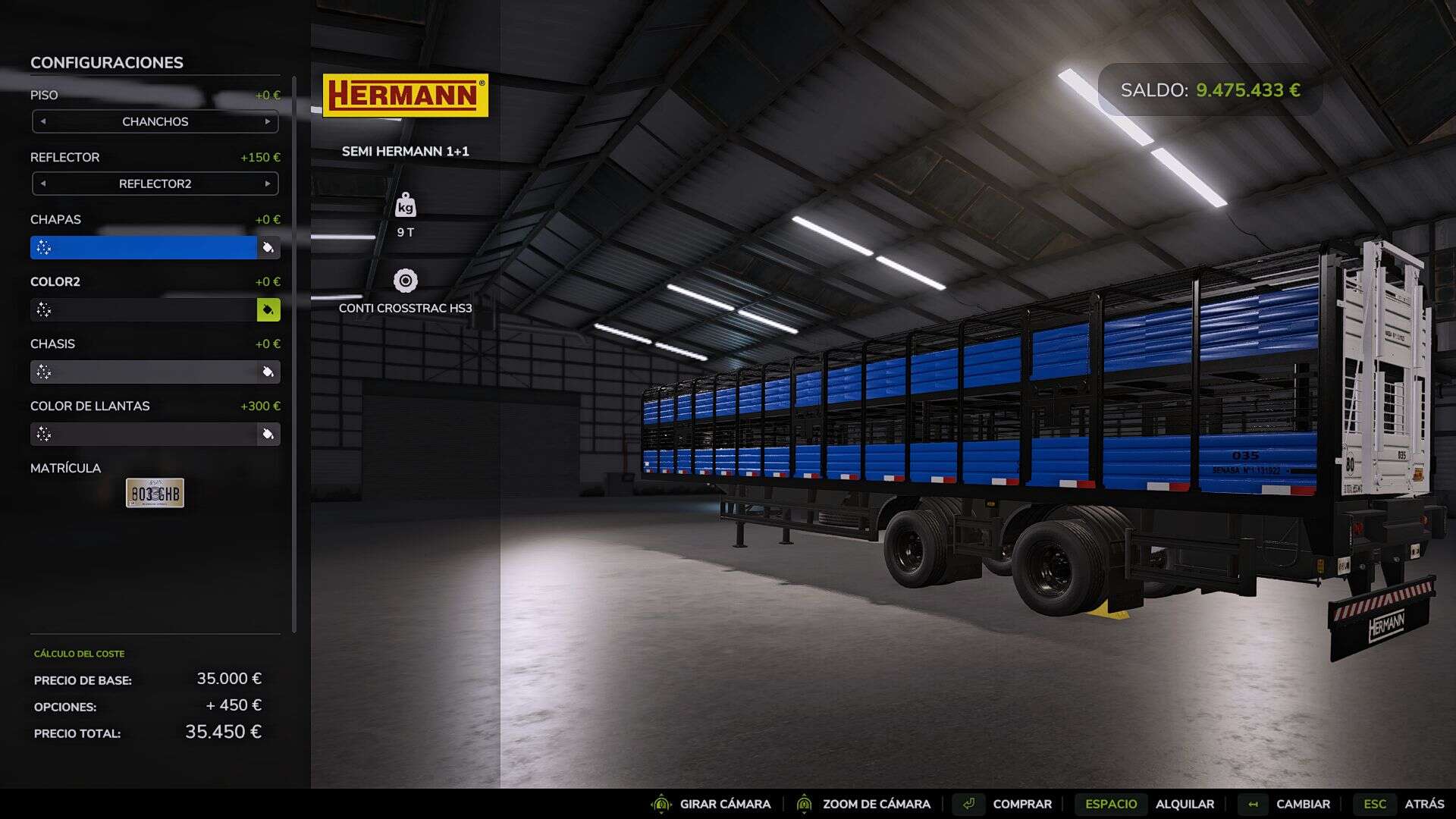The image size is (1456, 819).
Task: Click the highlighted COLOR2 paint bucket
Action: pyautogui.click(x=268, y=309)
